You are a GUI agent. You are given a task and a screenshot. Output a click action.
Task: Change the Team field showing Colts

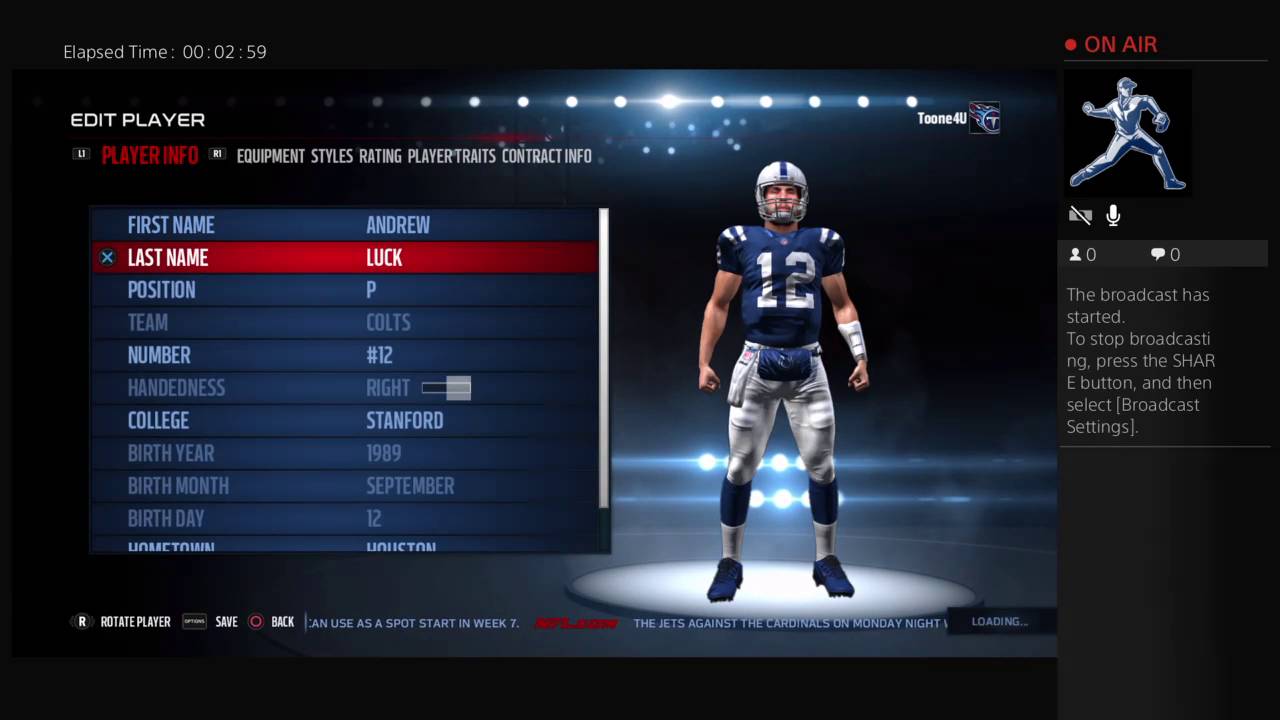[388, 322]
